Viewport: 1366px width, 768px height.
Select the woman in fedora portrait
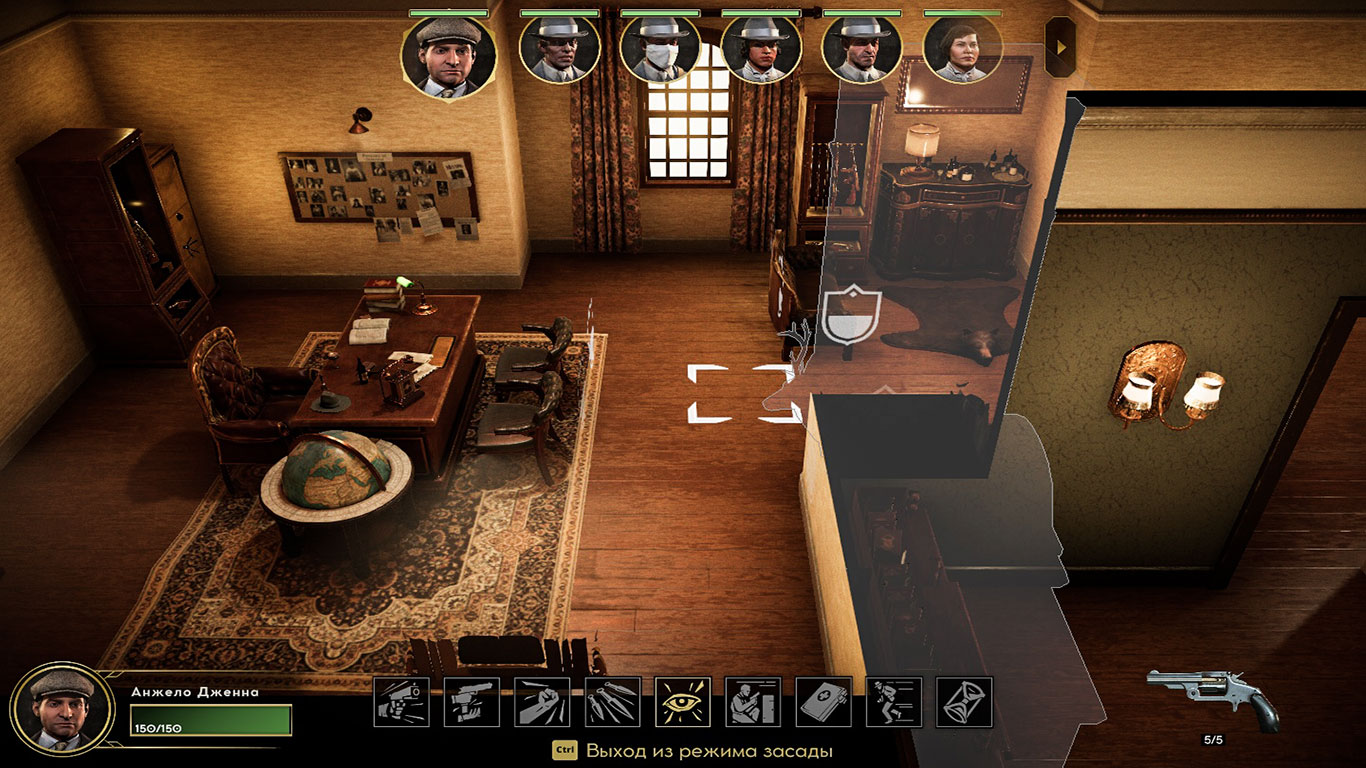coord(761,48)
